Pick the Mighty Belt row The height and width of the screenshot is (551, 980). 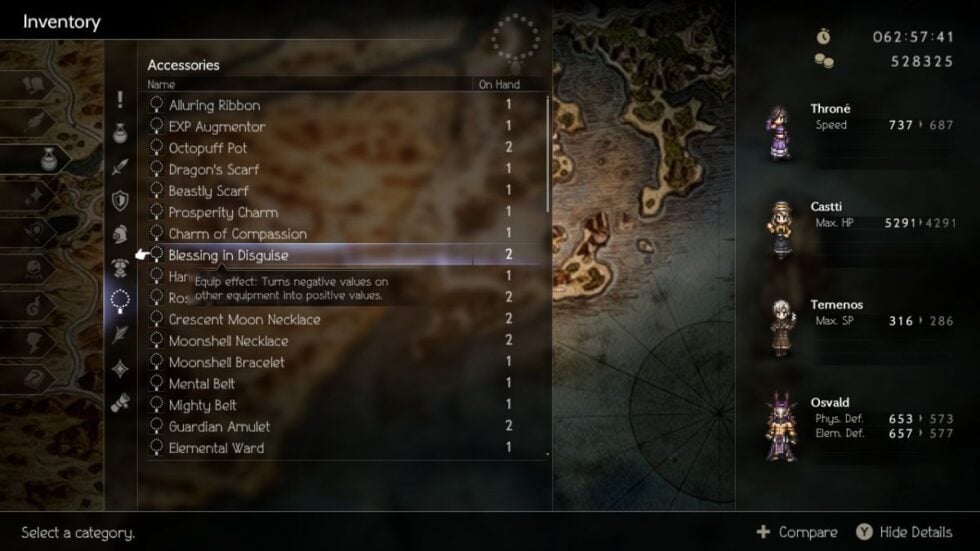[203, 405]
